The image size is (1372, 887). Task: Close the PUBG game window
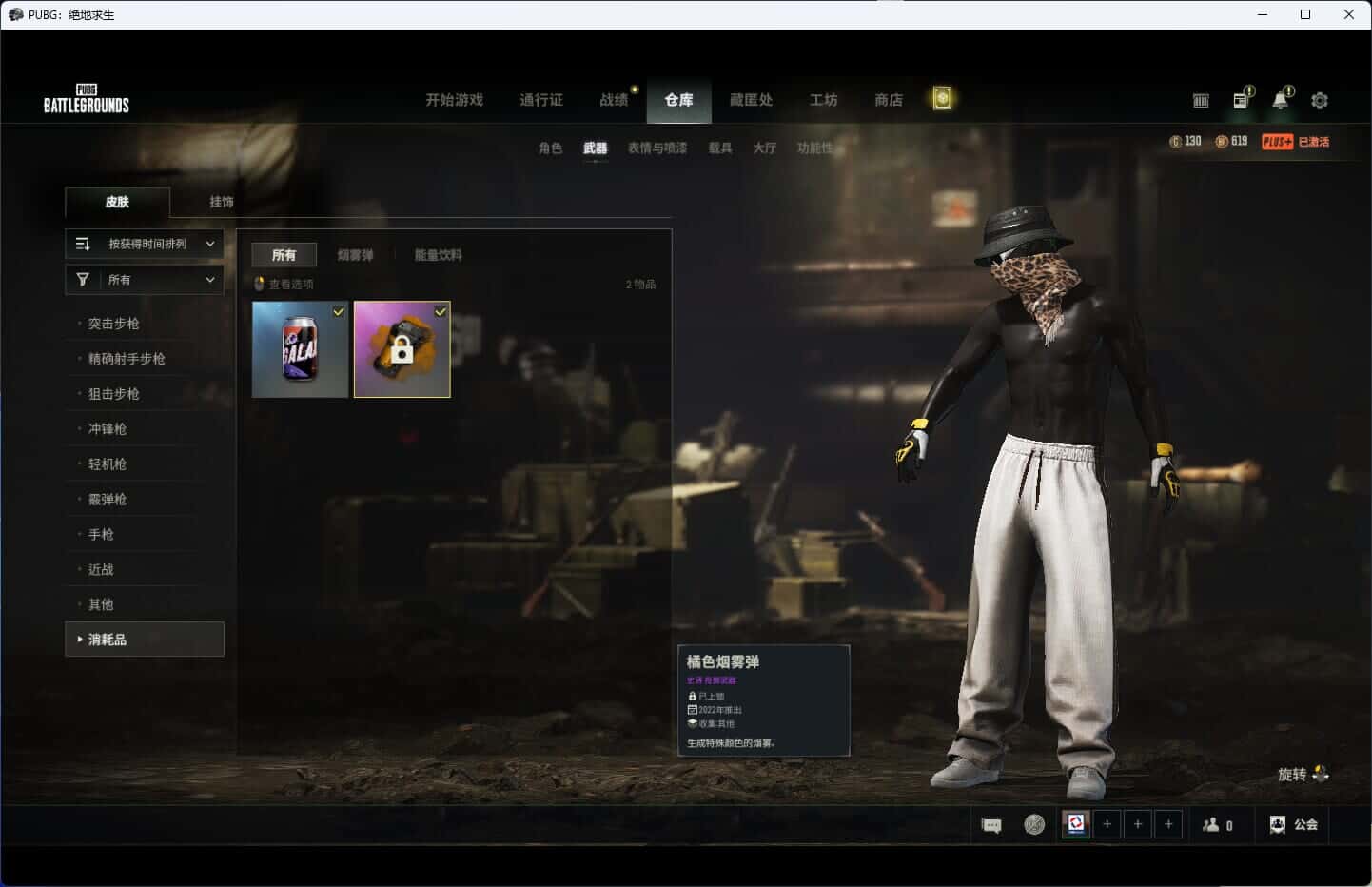pos(1348,14)
